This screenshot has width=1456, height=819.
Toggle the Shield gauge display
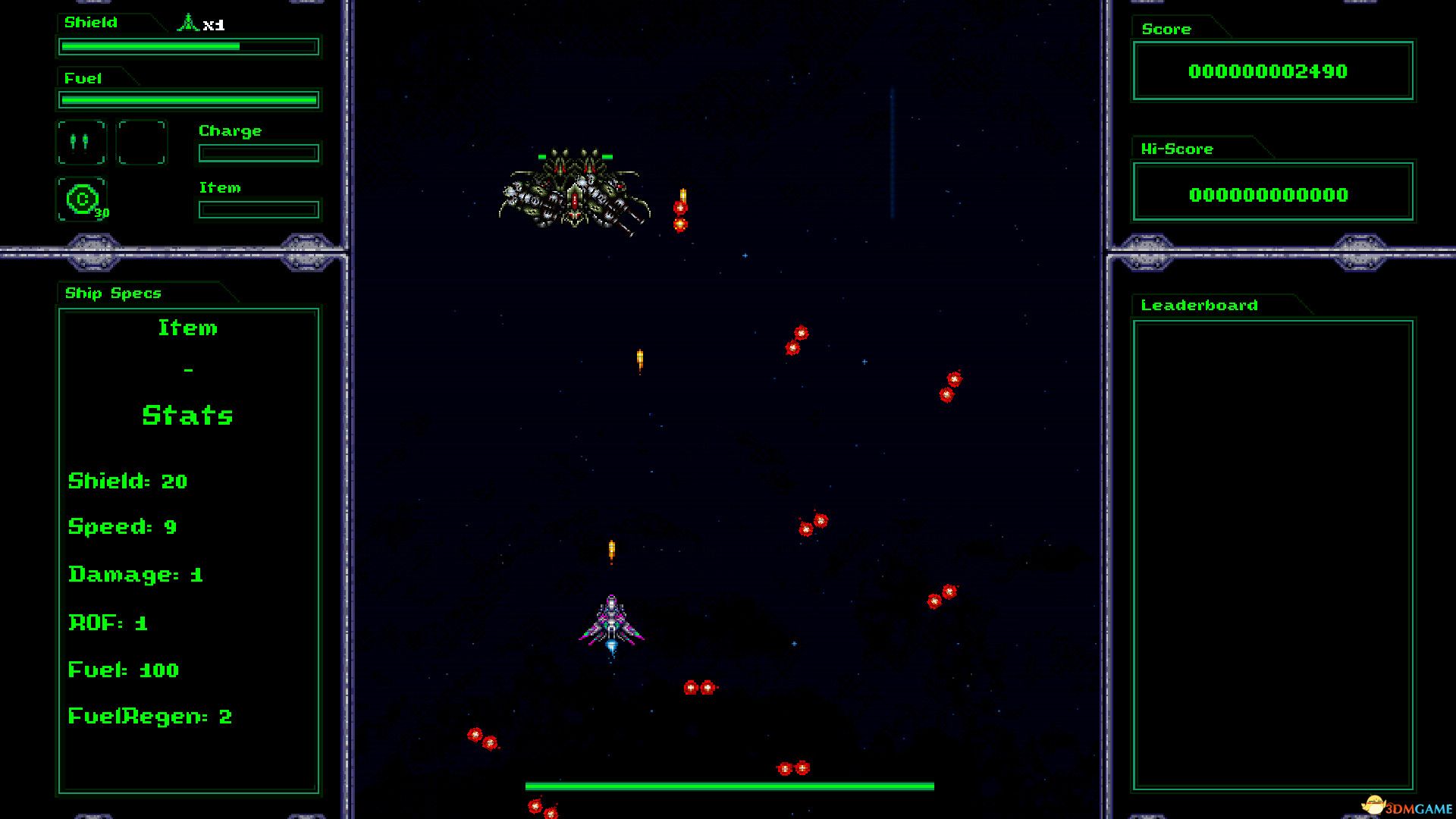(x=187, y=46)
